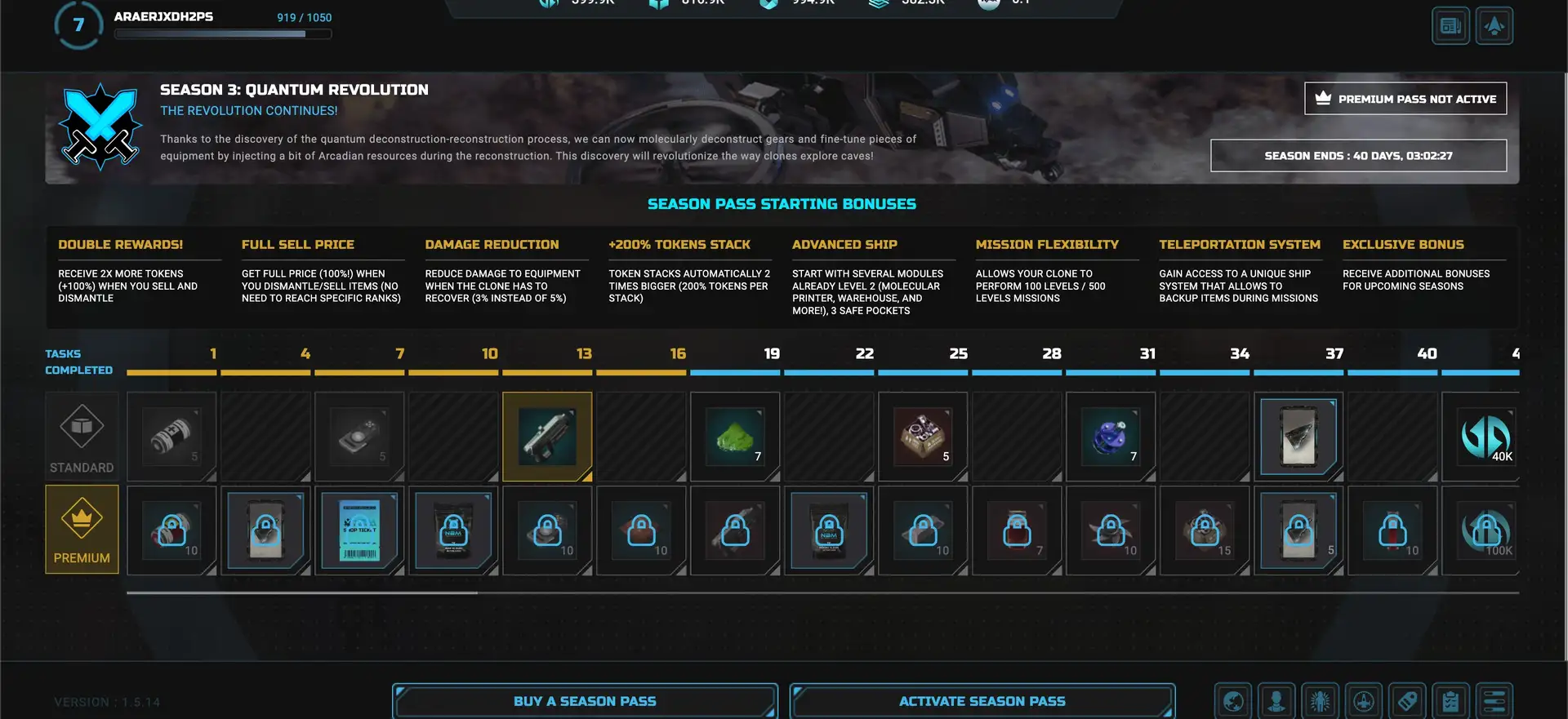Open the newspaper icon button

point(1450,26)
